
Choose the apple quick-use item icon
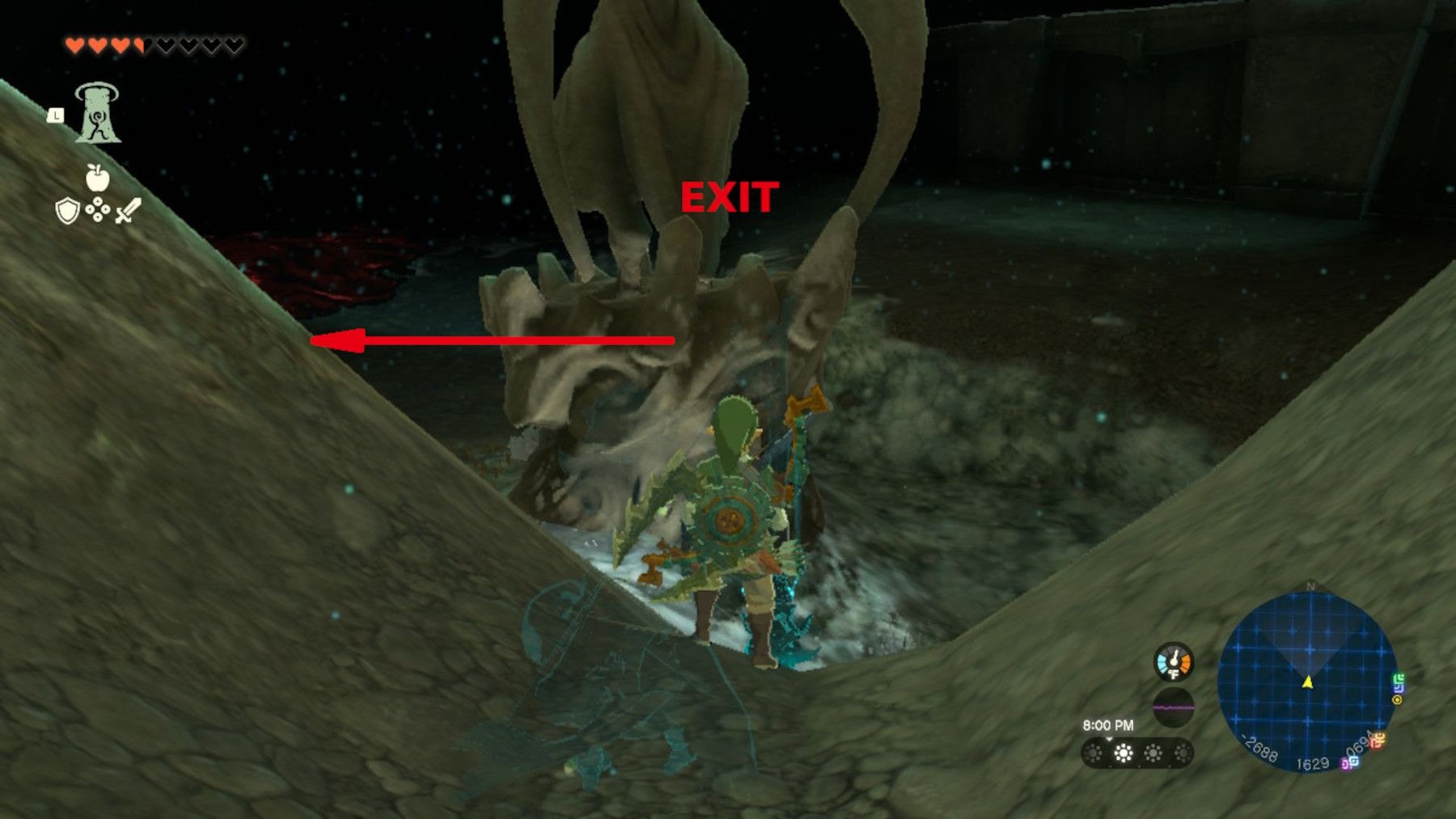pos(97,177)
